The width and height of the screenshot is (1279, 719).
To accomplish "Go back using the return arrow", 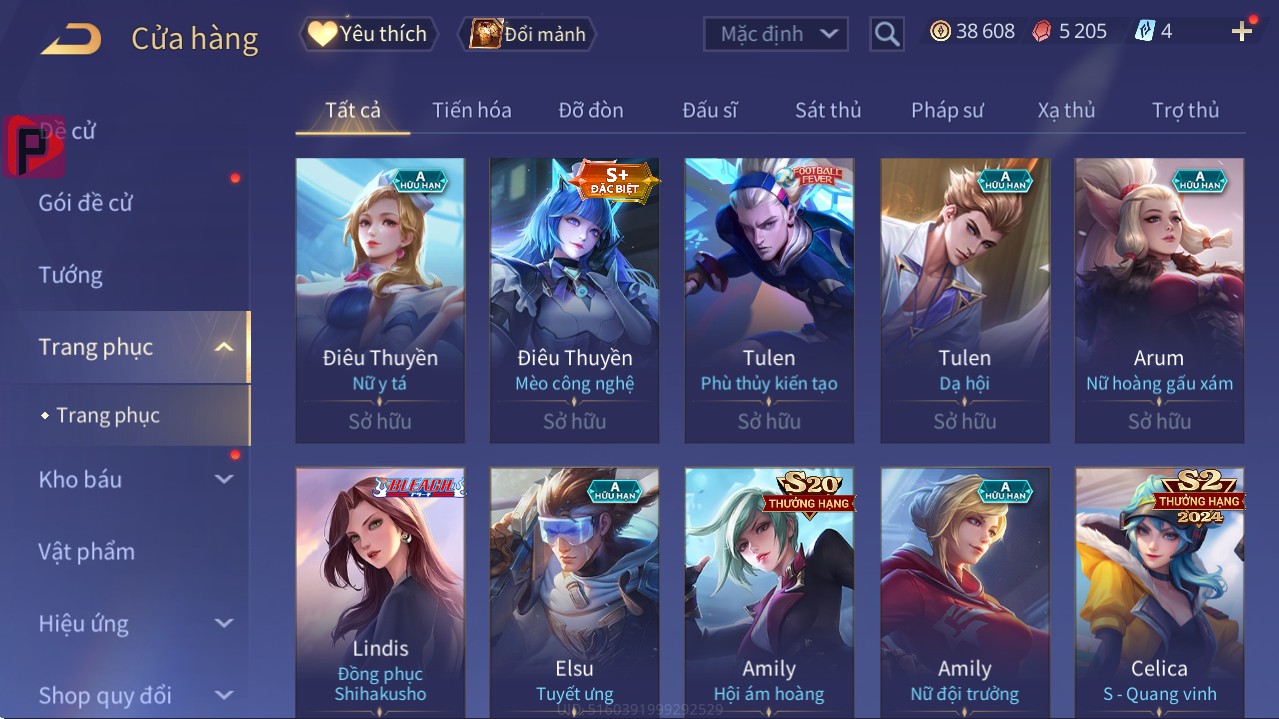I will pos(70,39).
